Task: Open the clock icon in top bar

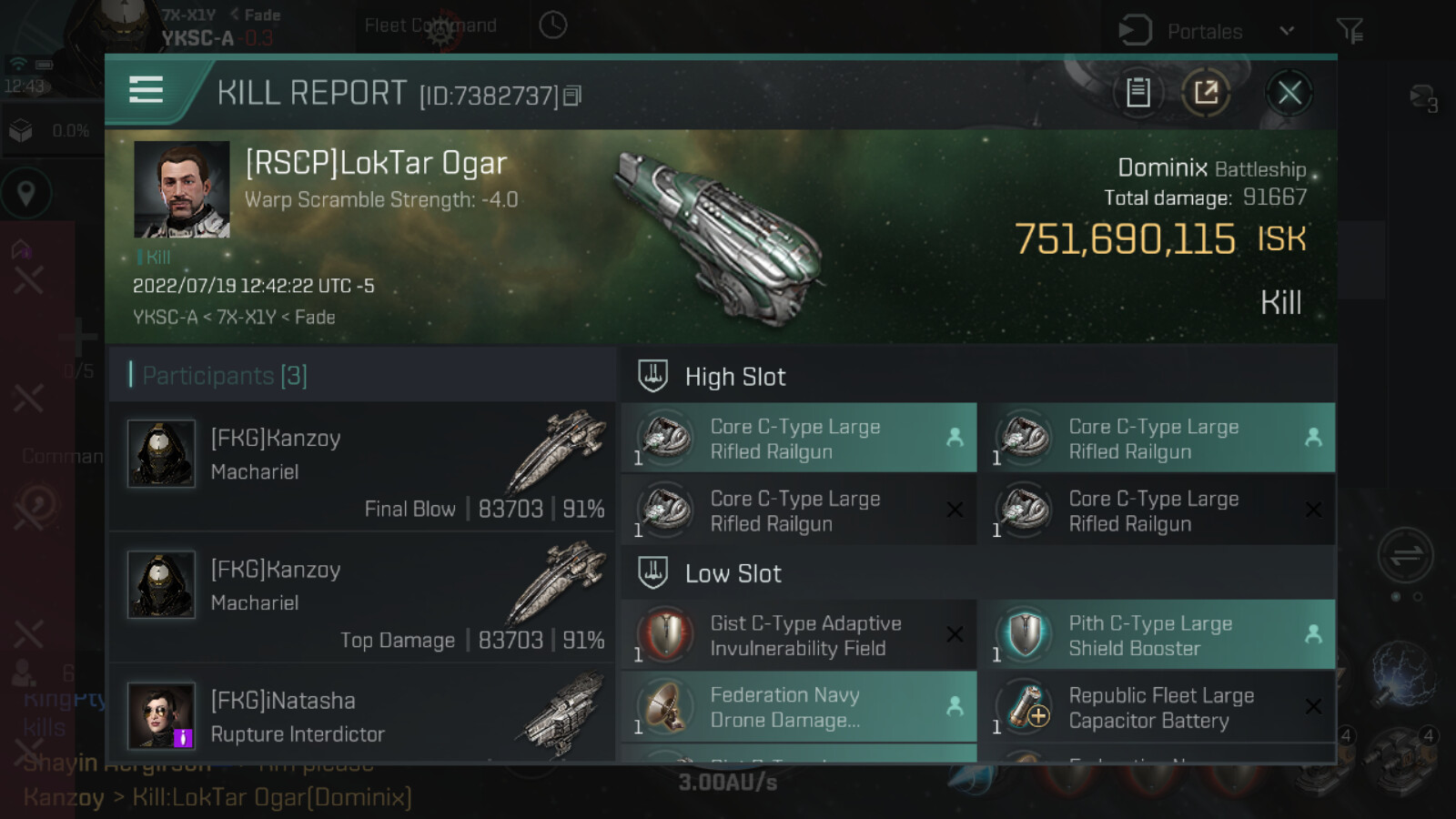Action: coord(552,25)
